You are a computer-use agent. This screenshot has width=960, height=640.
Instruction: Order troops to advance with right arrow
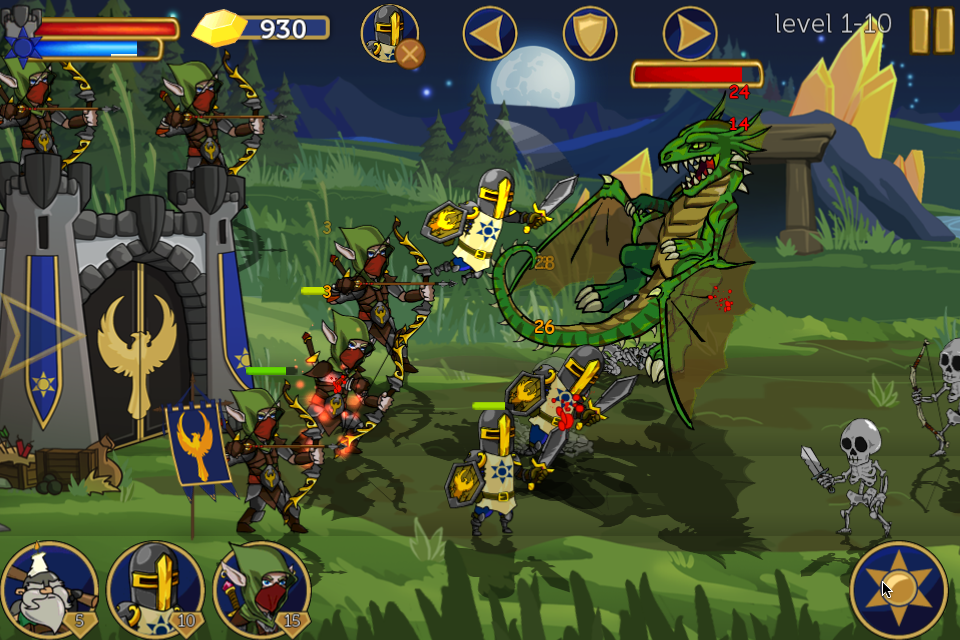(690, 34)
